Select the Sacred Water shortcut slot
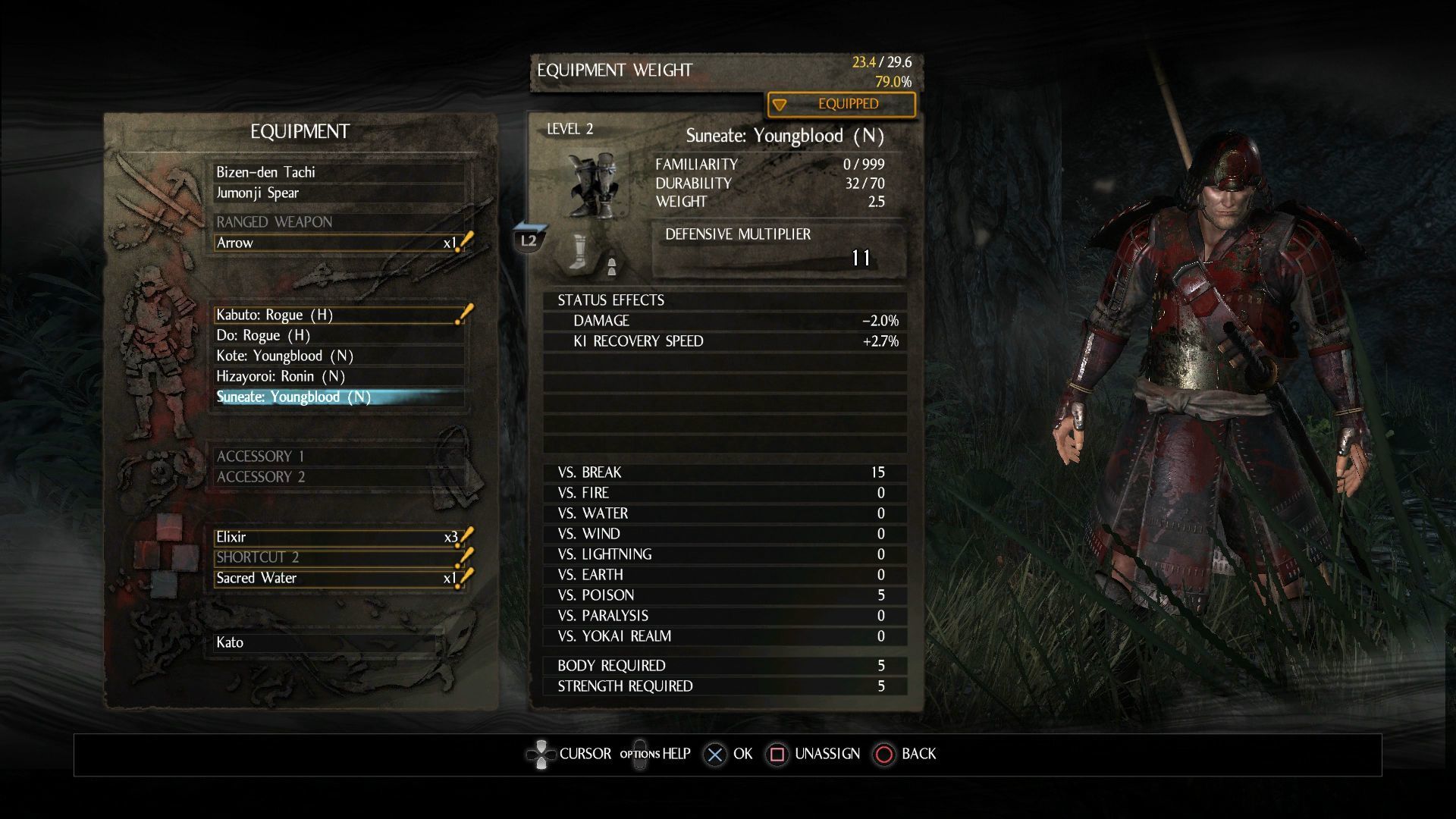The image size is (1456, 819). click(339, 578)
